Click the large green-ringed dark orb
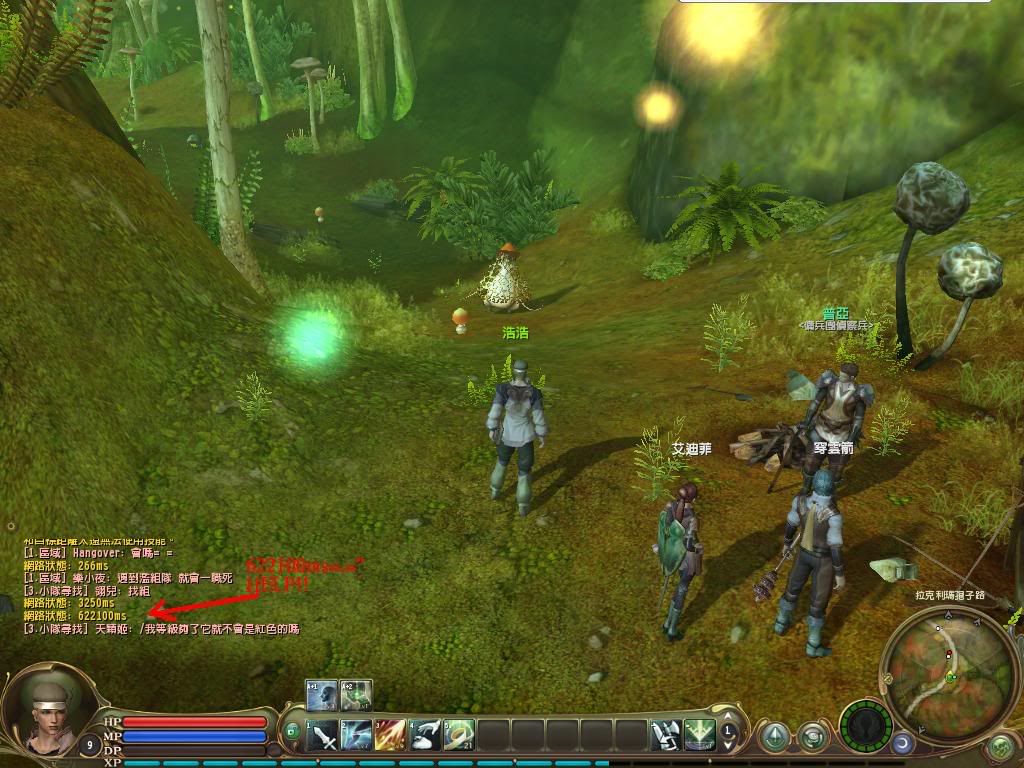The height and width of the screenshot is (768, 1024). 865,724
